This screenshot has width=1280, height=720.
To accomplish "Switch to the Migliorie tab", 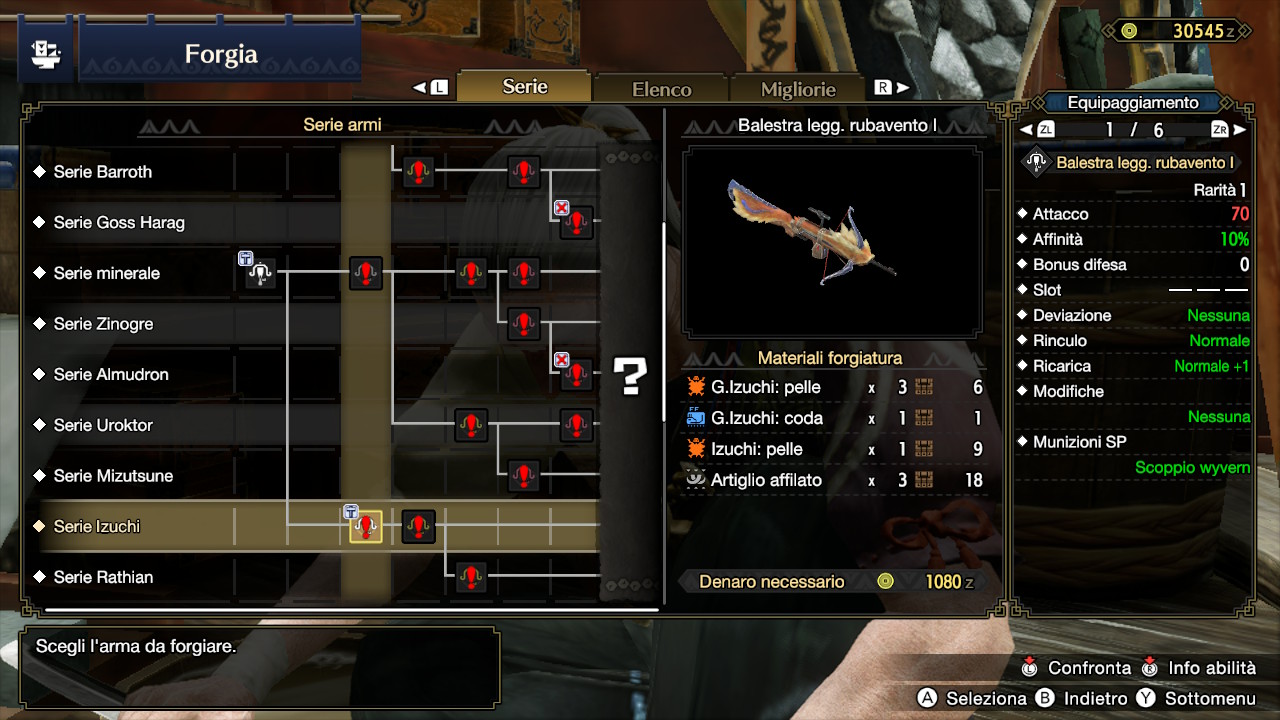I will pyautogui.click(x=797, y=88).
